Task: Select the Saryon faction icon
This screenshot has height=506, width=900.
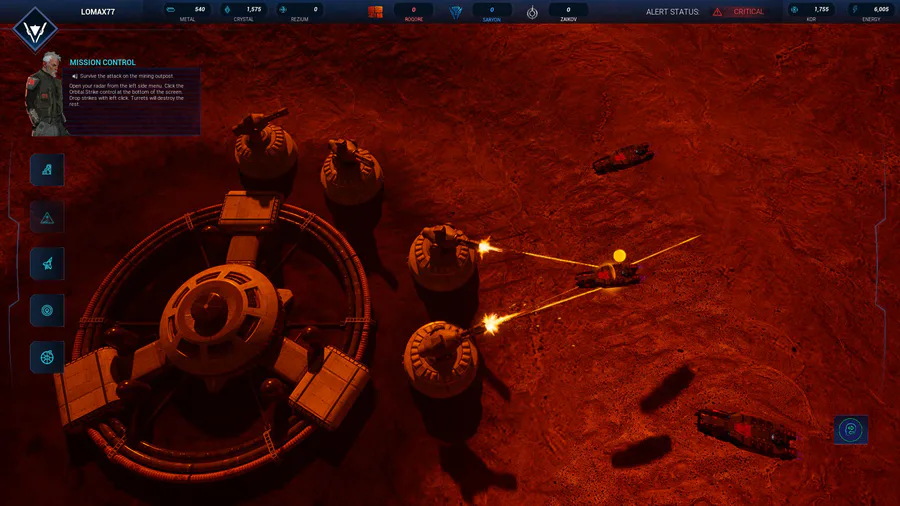Action: point(456,12)
